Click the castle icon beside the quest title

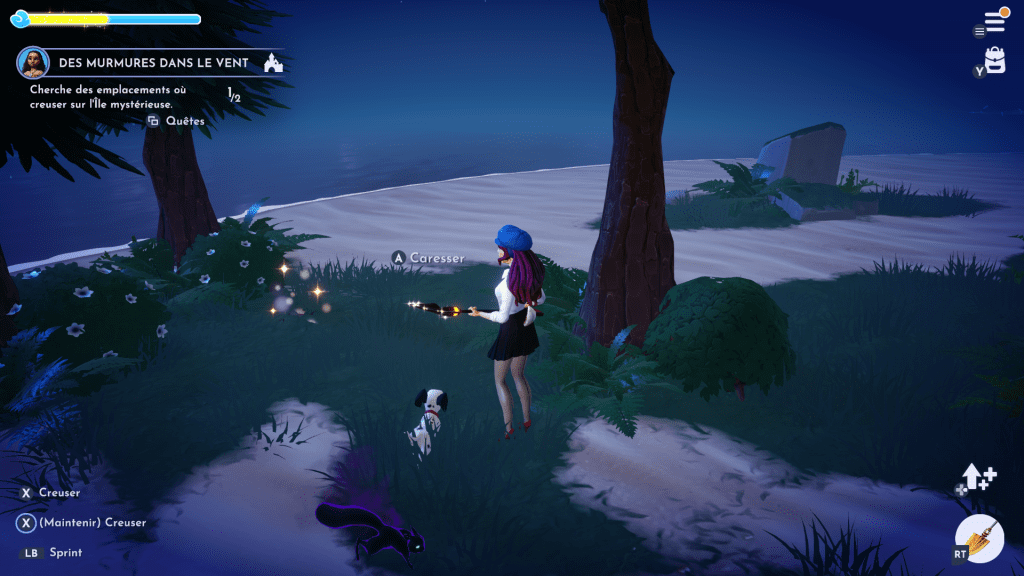click(x=273, y=63)
